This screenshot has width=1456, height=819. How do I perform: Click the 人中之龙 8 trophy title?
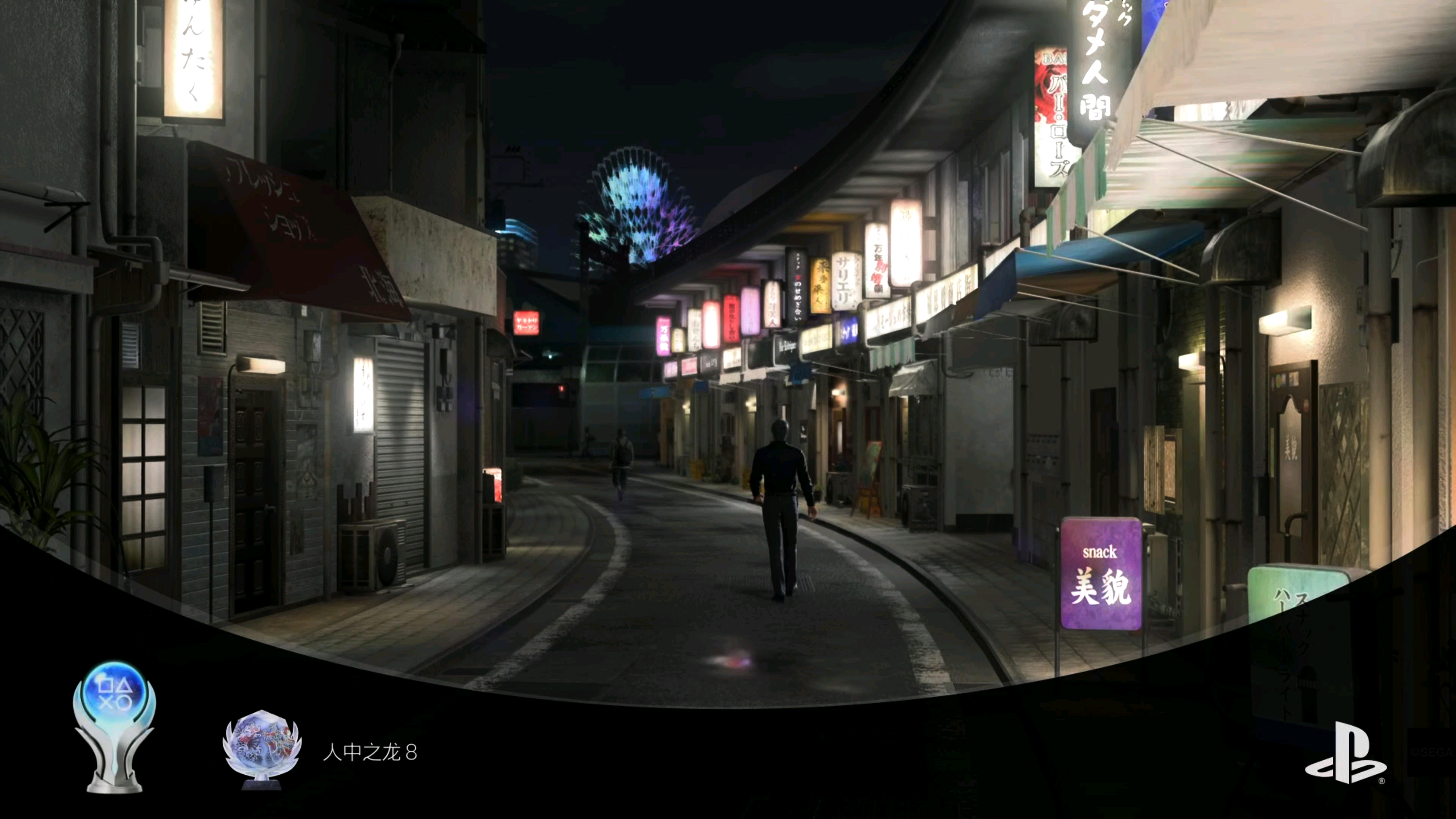[370, 752]
